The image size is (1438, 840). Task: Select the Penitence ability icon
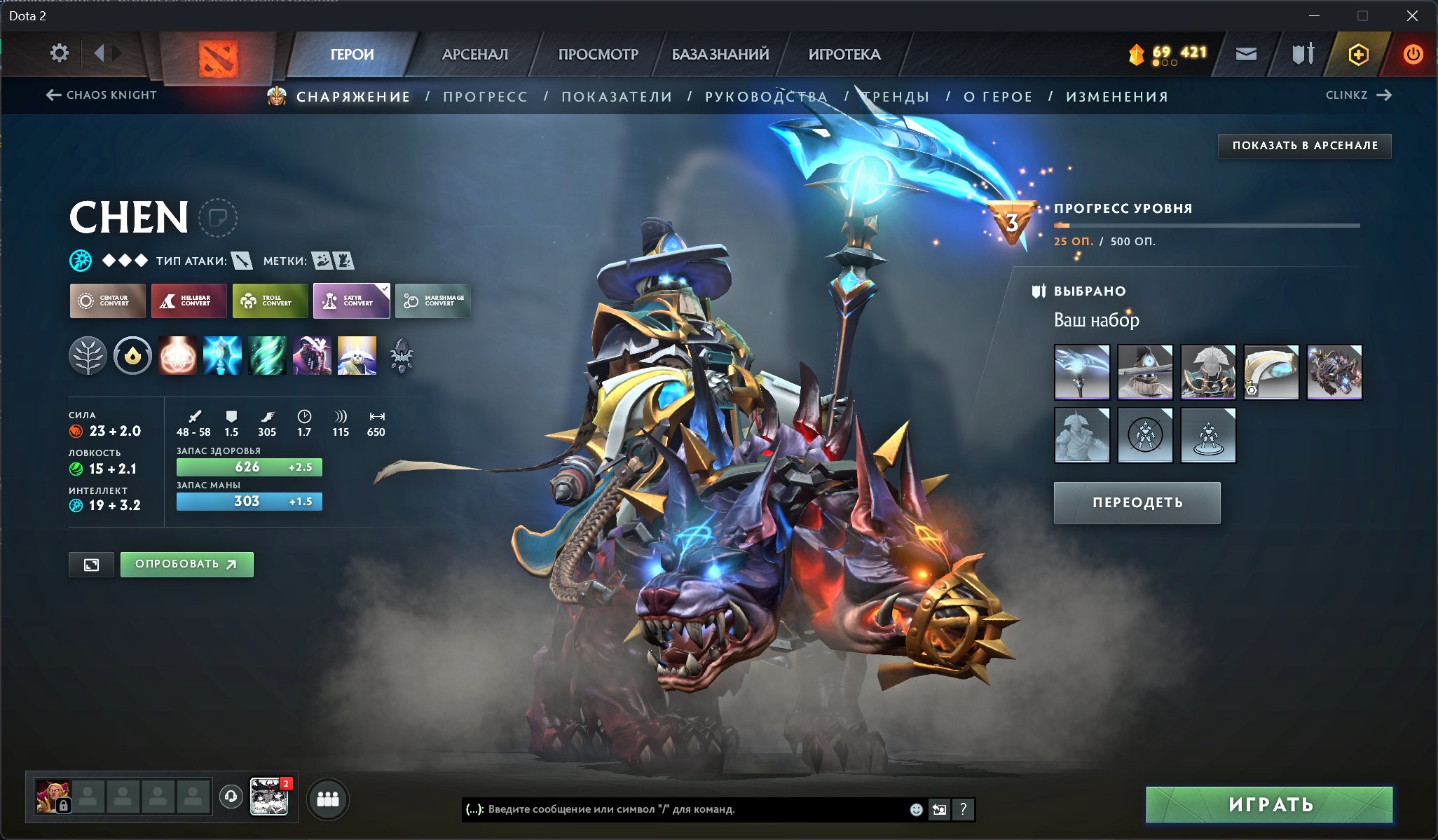click(x=177, y=356)
